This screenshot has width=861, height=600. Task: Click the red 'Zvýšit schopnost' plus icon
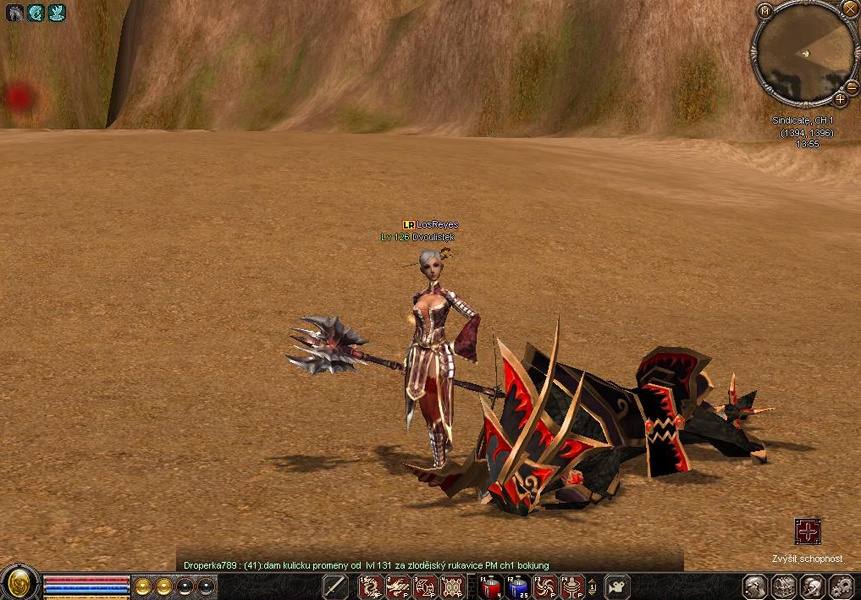point(807,531)
